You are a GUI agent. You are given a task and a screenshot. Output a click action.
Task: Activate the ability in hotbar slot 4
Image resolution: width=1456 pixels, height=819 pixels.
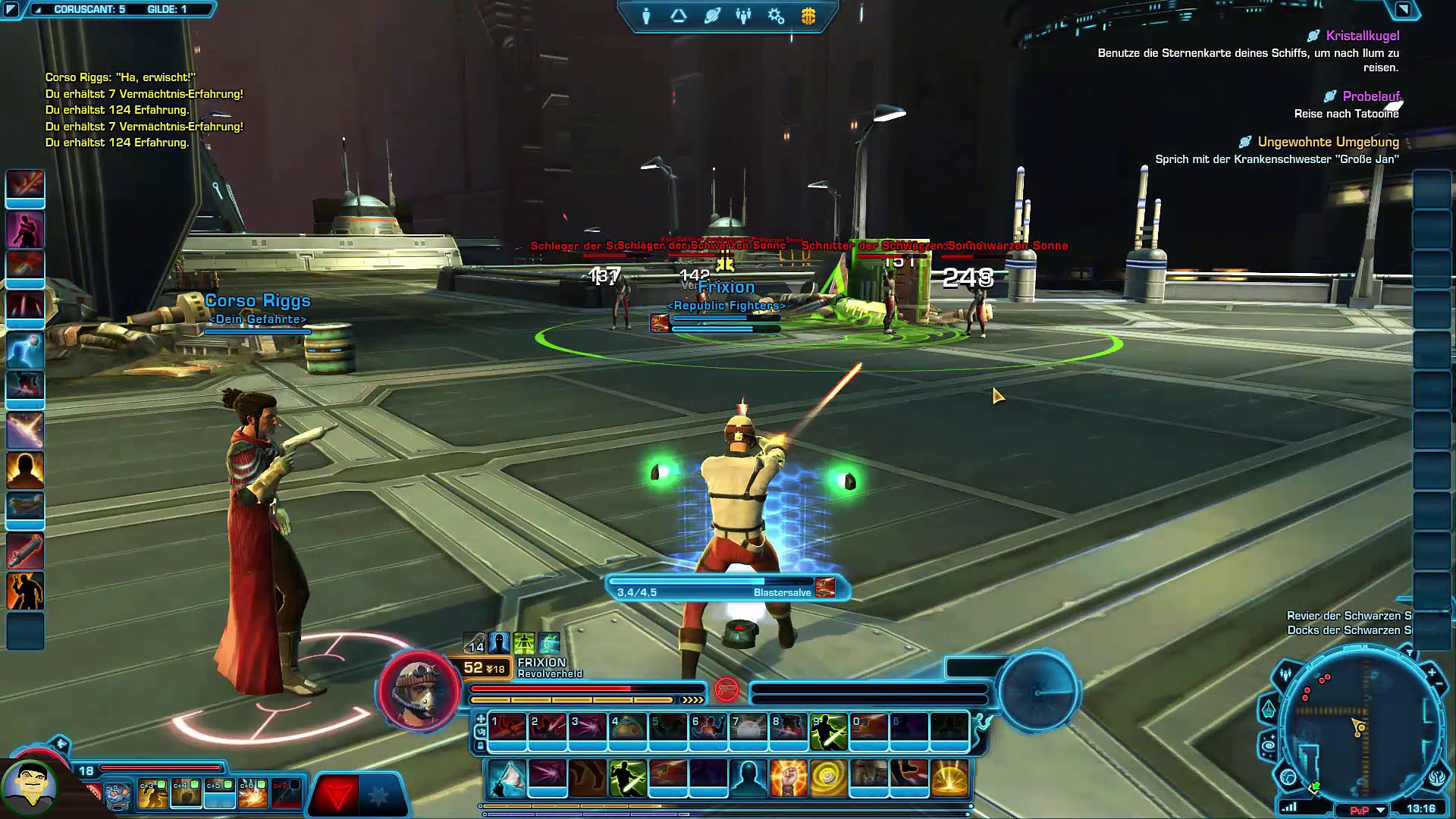coord(628,730)
